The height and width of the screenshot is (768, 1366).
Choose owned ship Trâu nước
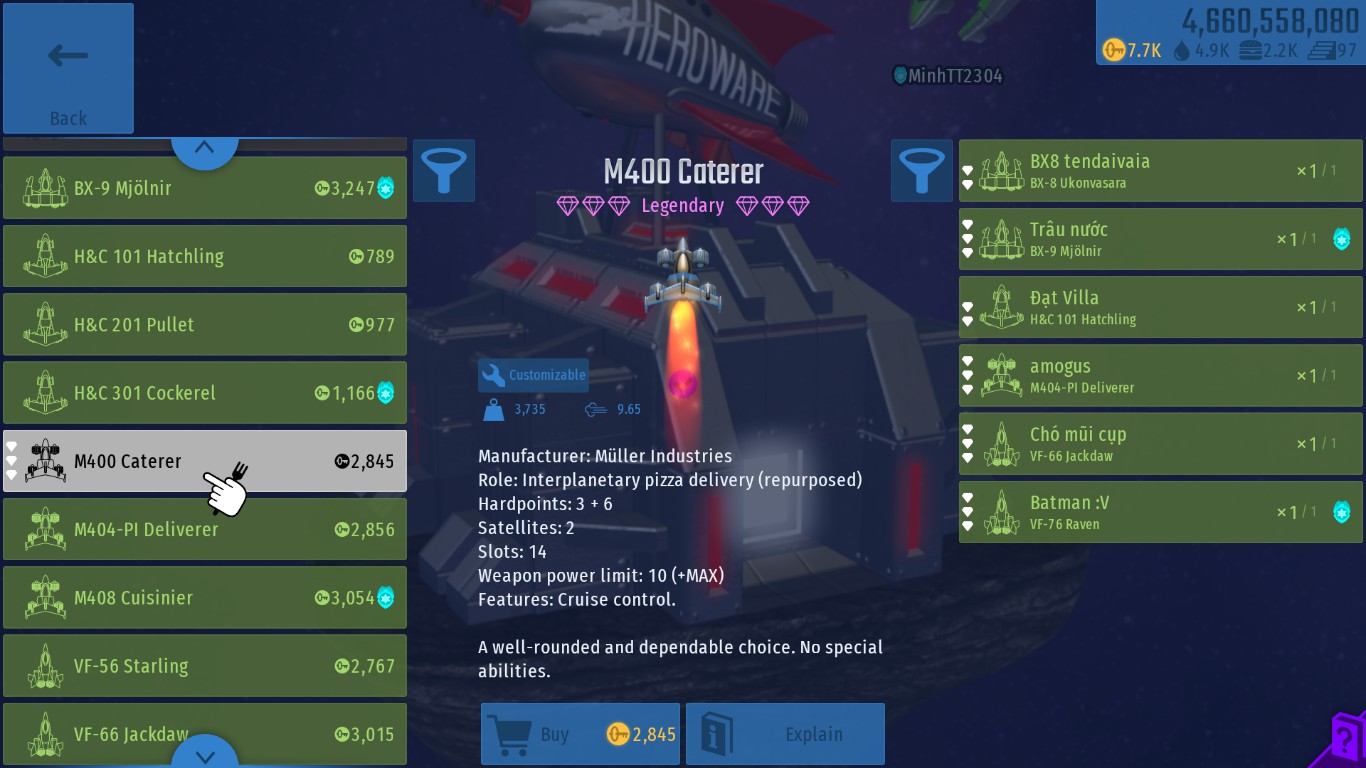coord(1160,239)
